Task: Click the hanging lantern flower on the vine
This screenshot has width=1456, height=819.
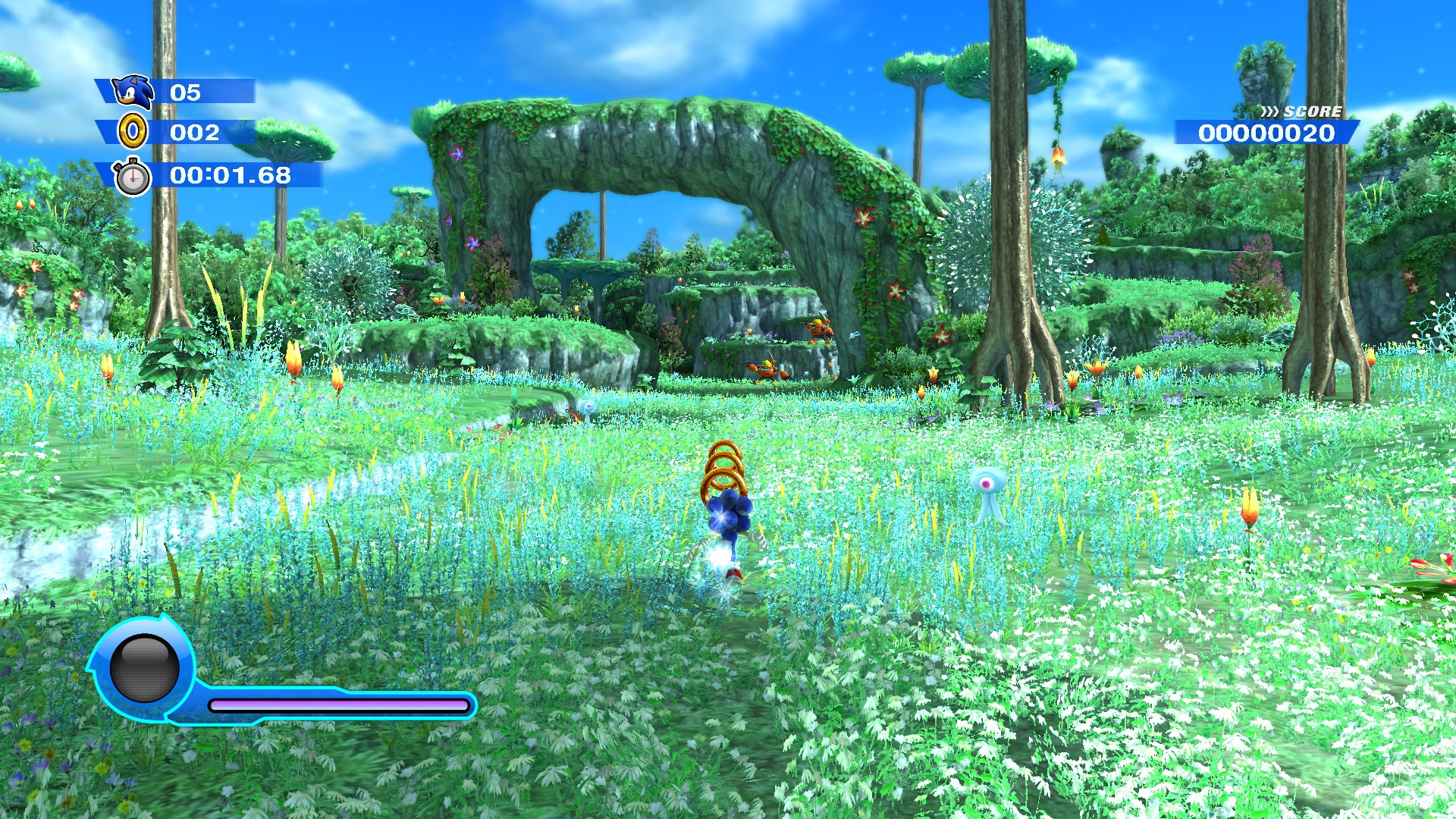Action: pyautogui.click(x=1059, y=158)
